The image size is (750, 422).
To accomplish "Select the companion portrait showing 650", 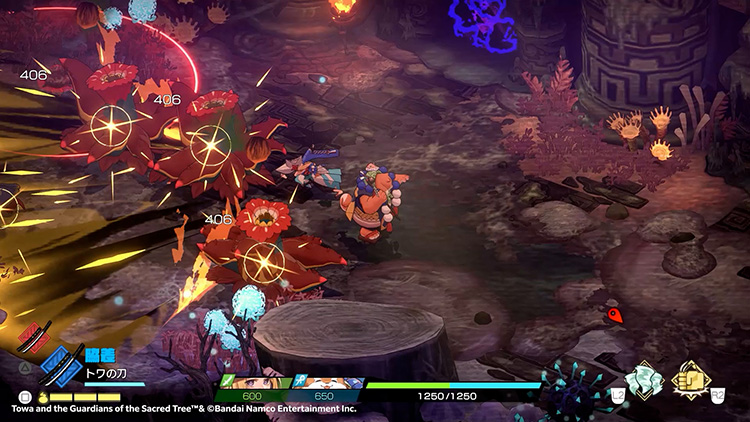I will (324, 384).
